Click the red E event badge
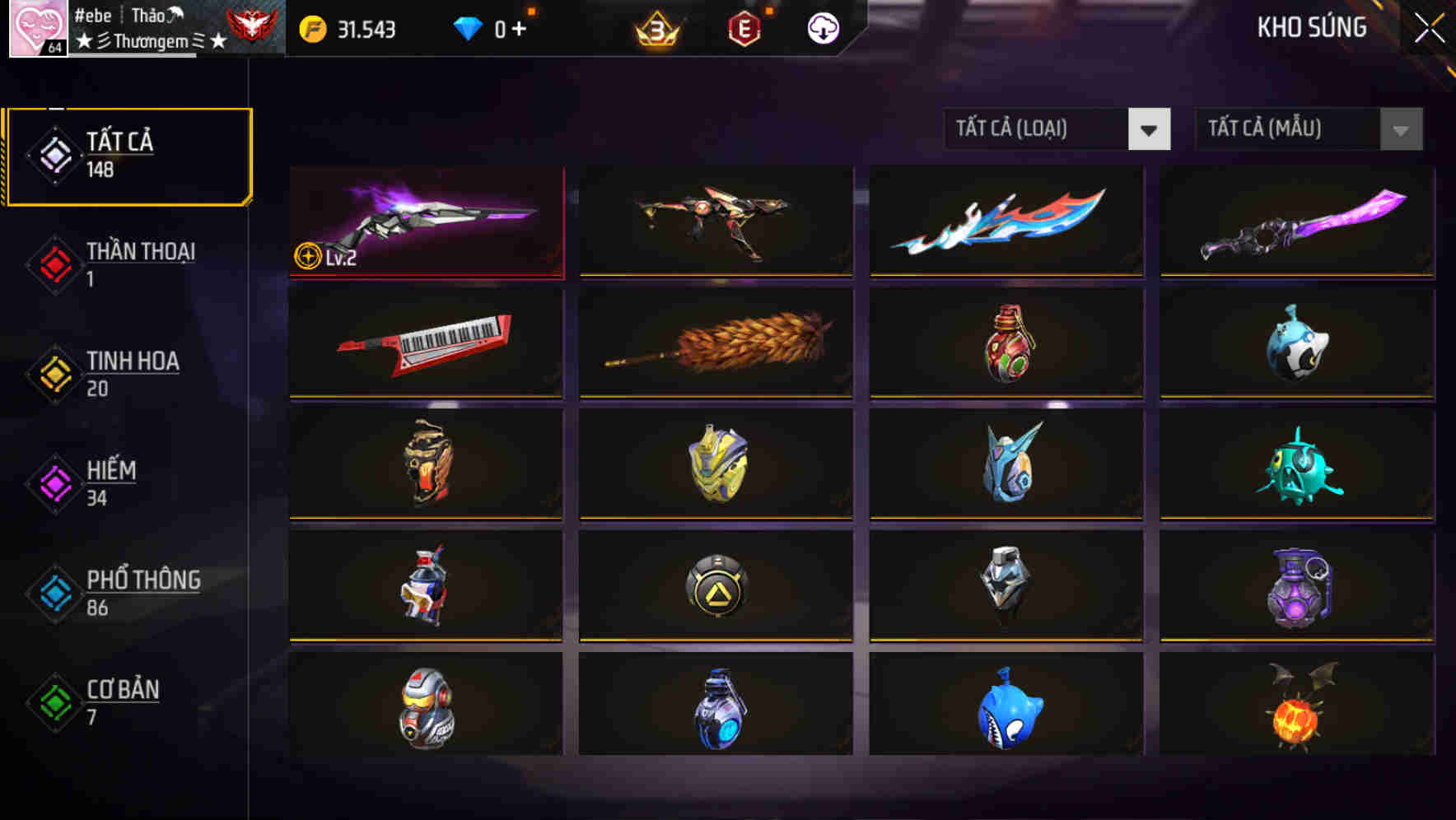Image resolution: width=1456 pixels, height=820 pixels. pyautogui.click(x=745, y=27)
